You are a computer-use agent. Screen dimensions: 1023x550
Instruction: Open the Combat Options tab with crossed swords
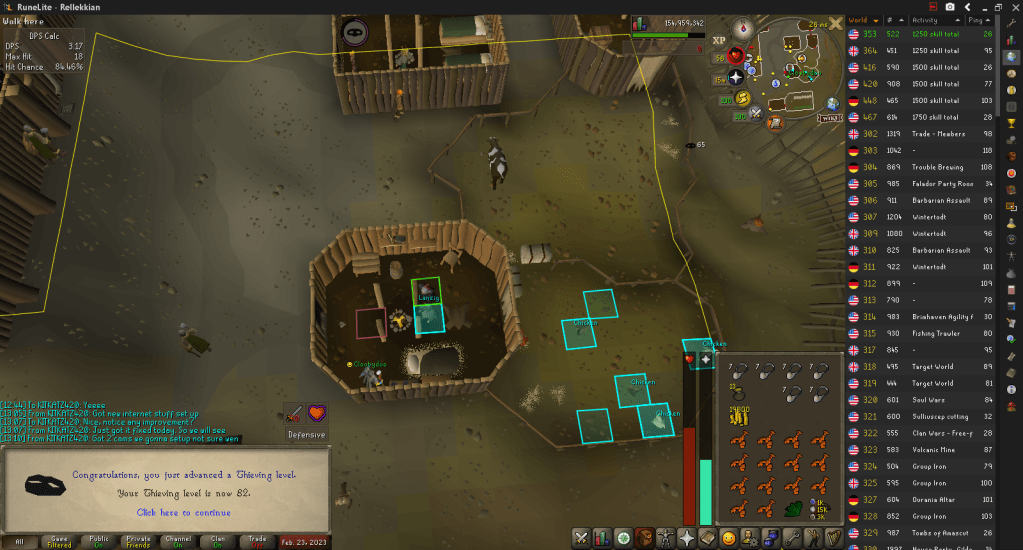[x=580, y=538]
